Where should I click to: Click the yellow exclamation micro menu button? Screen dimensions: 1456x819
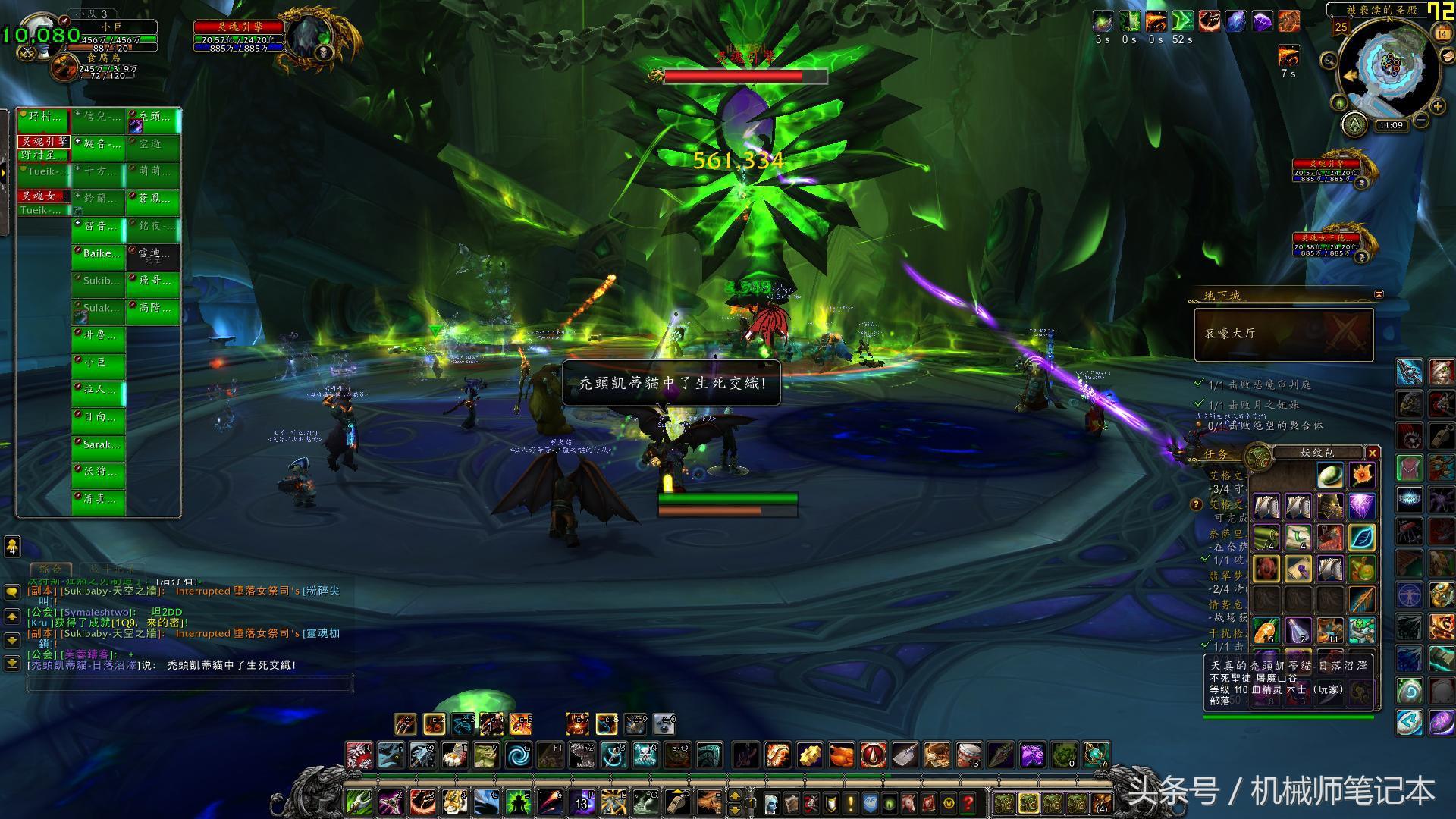[x=850, y=802]
